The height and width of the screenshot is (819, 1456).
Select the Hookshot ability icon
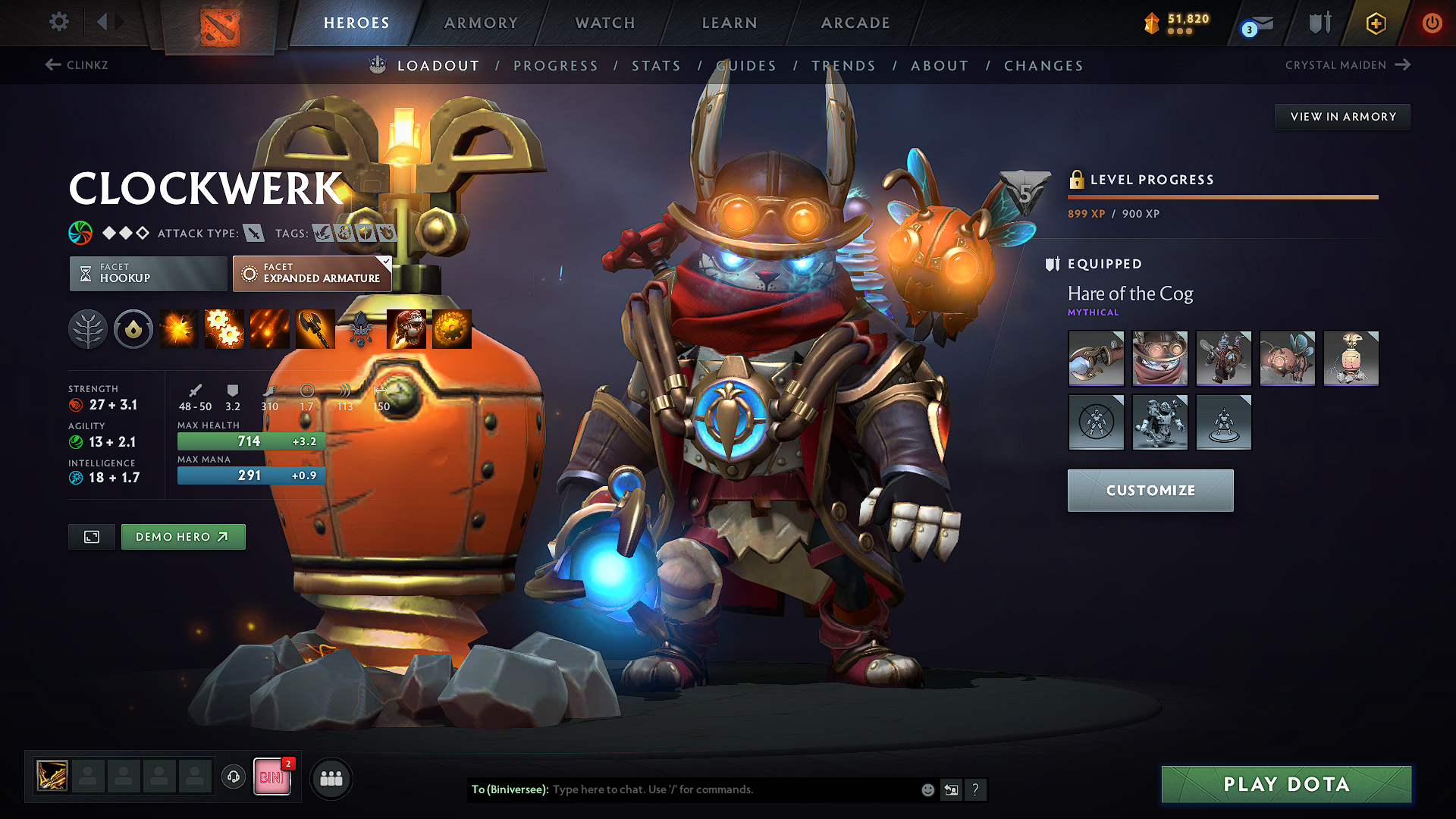coord(315,328)
